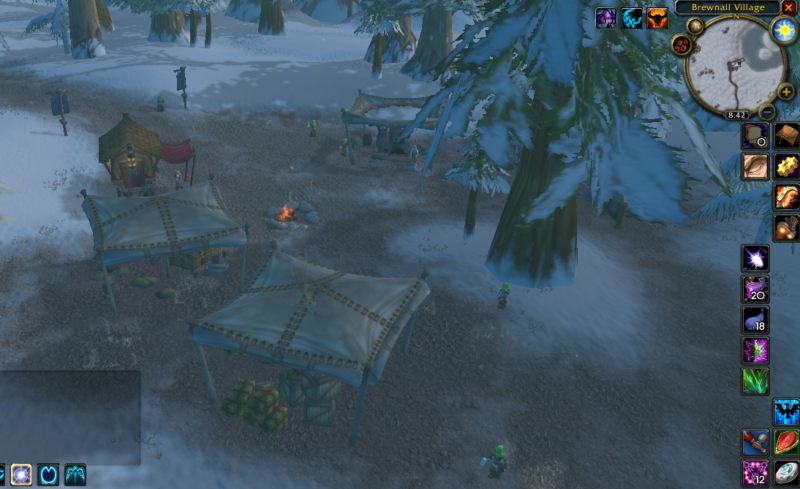Use the purple potion with 20 stacks
Image resolution: width=800 pixels, height=489 pixels.
(x=755, y=290)
